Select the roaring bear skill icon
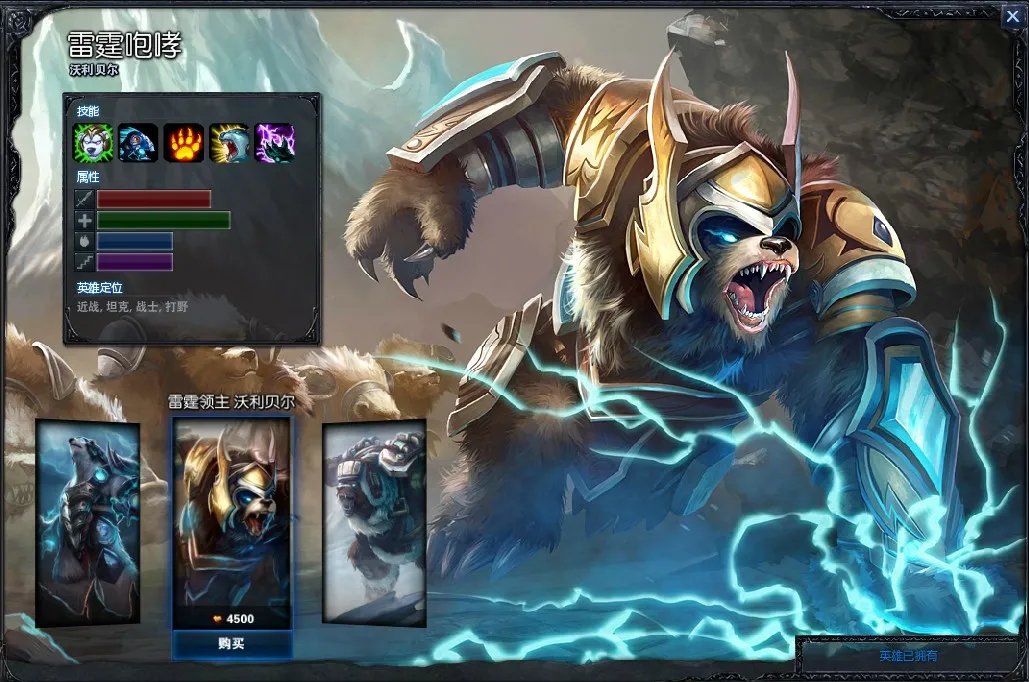 pyautogui.click(x=229, y=143)
